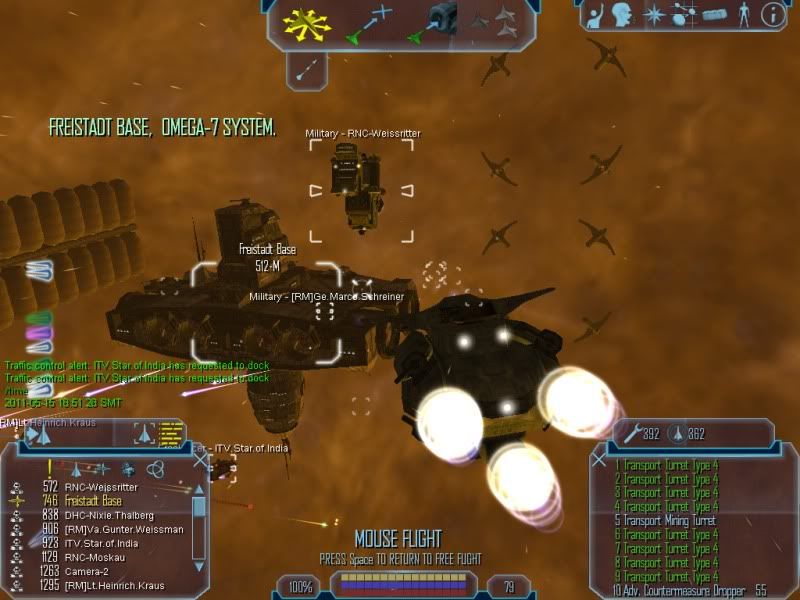Select the Go To maneuver icon
The height and width of the screenshot is (600, 800).
coord(372,24)
